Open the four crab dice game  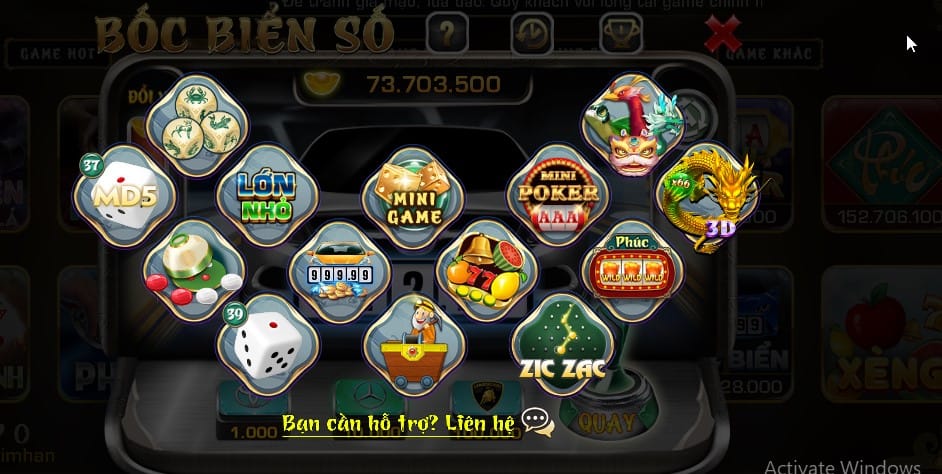click(x=195, y=122)
